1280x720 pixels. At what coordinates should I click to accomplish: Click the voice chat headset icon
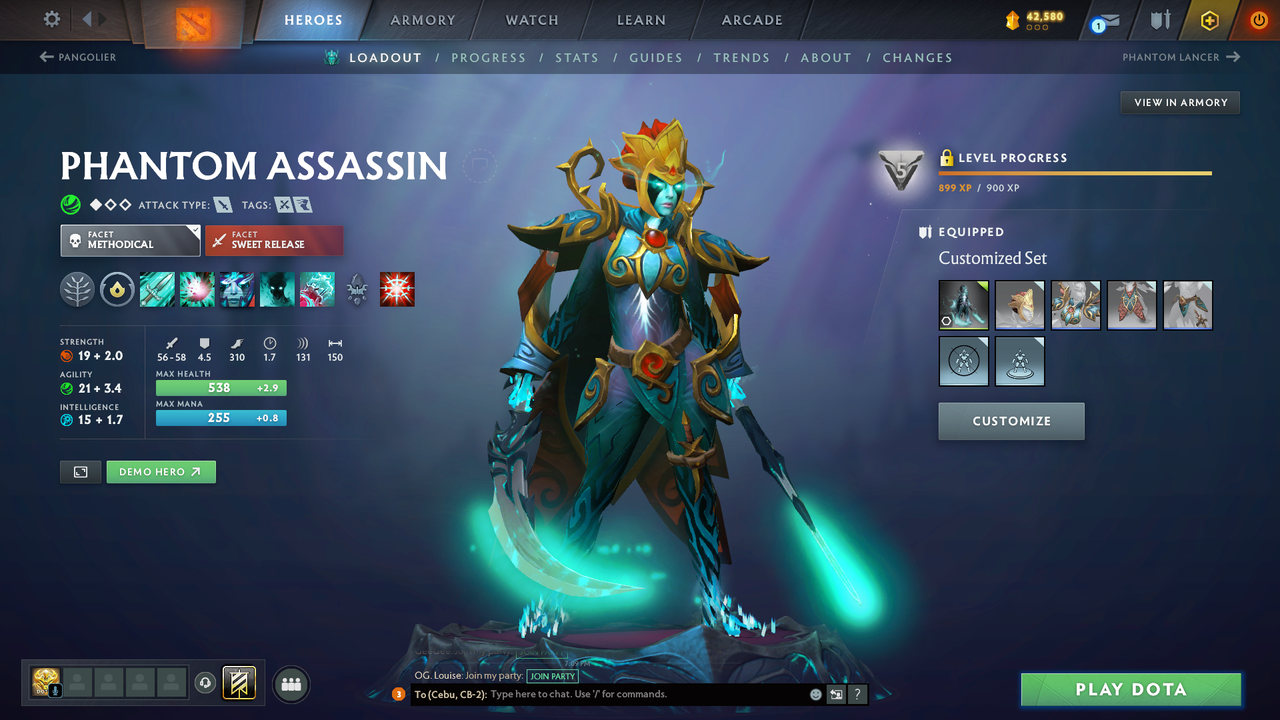(206, 683)
